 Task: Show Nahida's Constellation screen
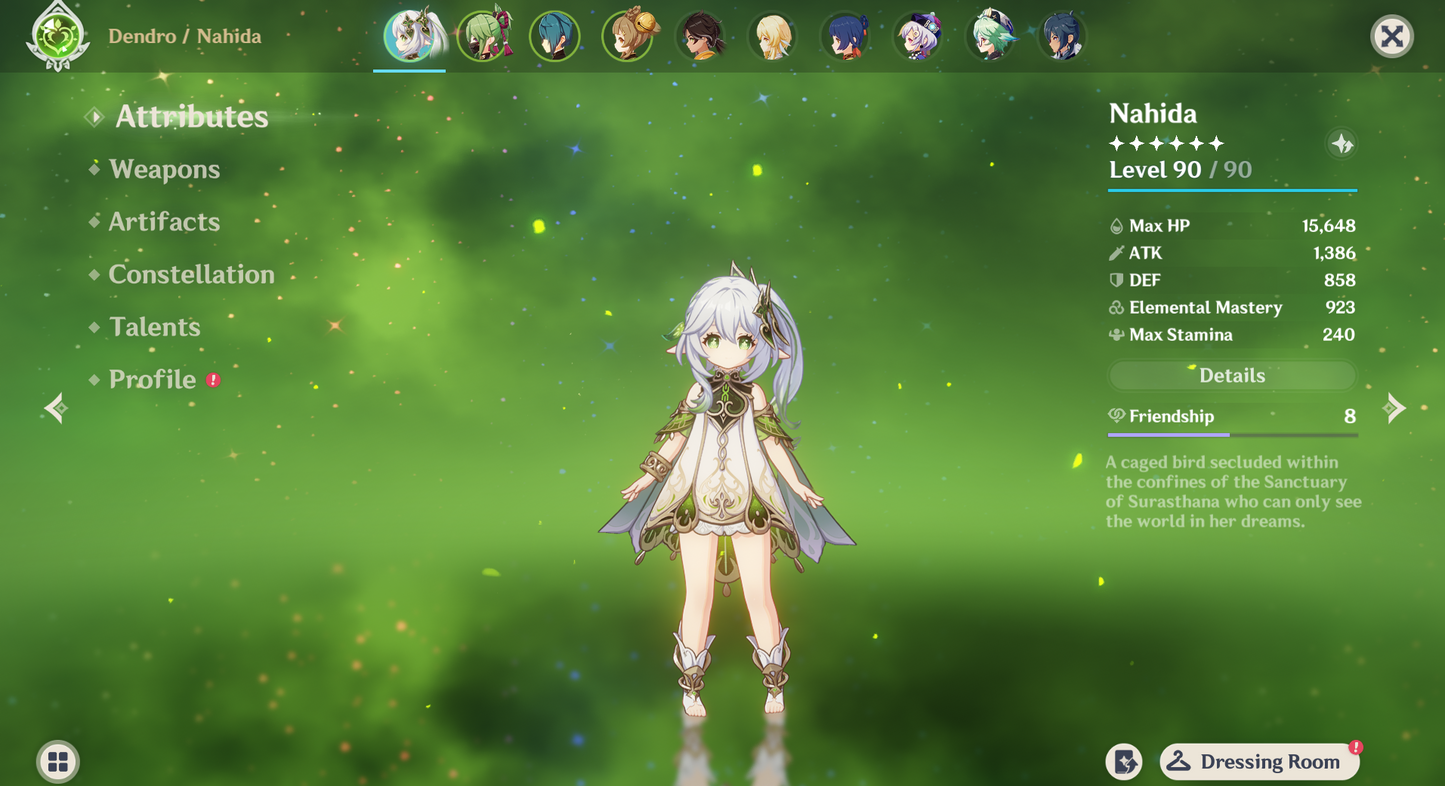click(191, 275)
